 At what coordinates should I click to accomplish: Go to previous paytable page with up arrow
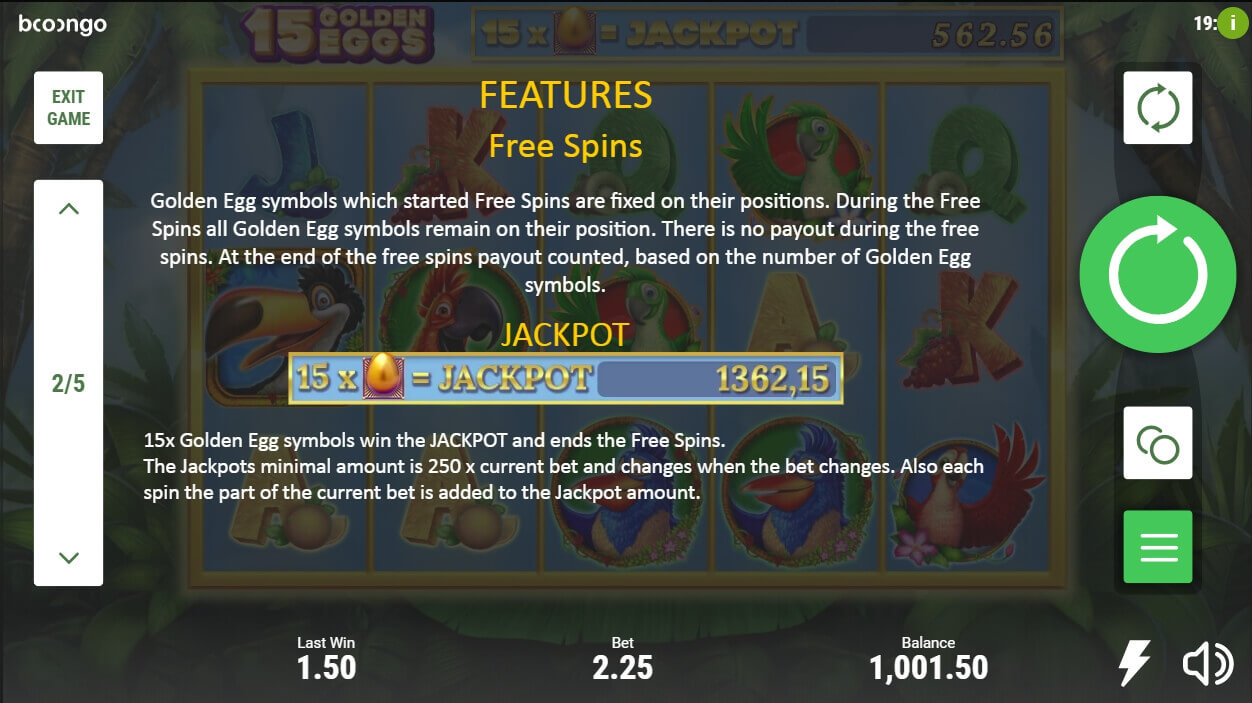pyautogui.click(x=69, y=209)
